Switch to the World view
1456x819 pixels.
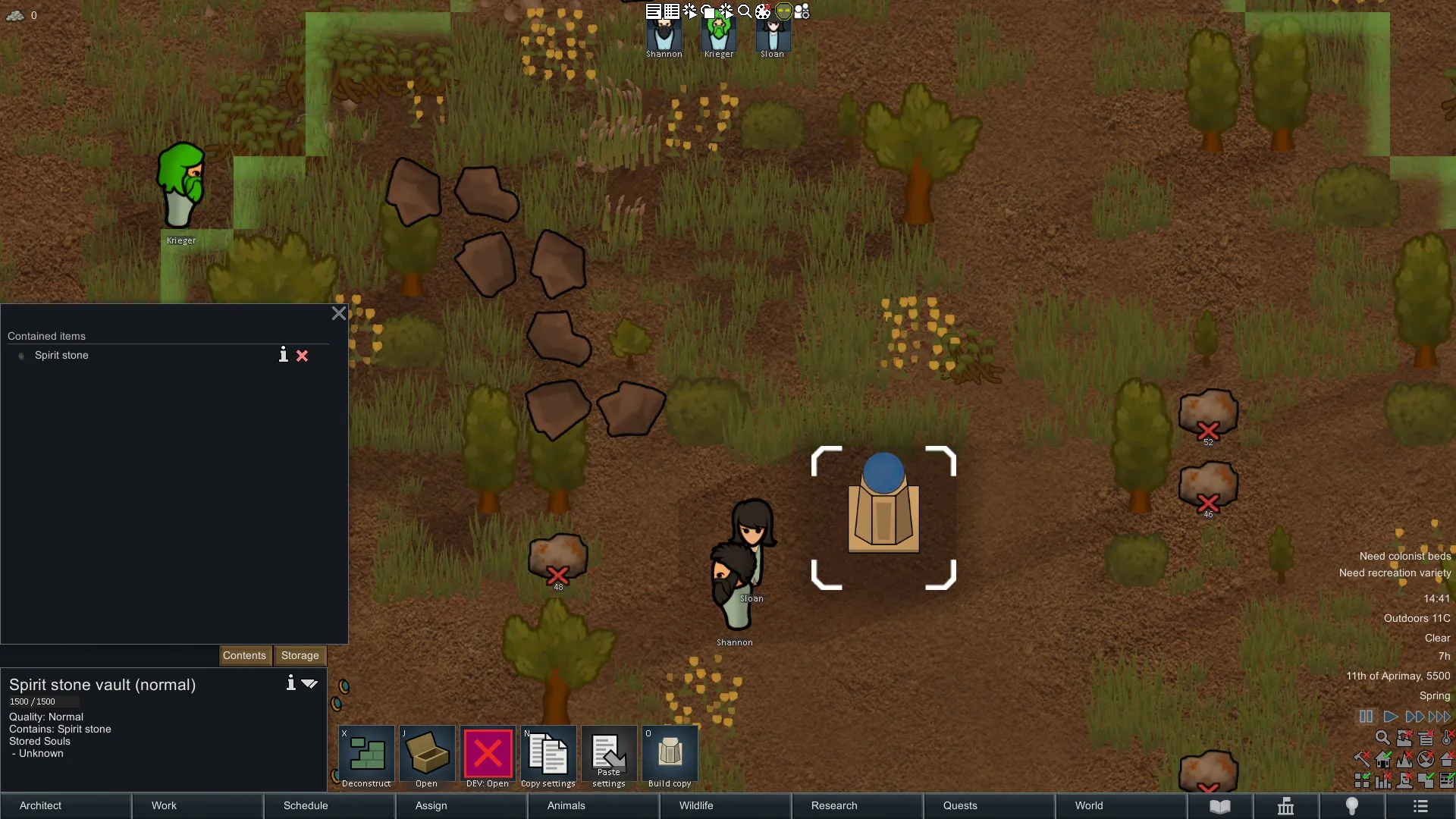[1121, 805]
